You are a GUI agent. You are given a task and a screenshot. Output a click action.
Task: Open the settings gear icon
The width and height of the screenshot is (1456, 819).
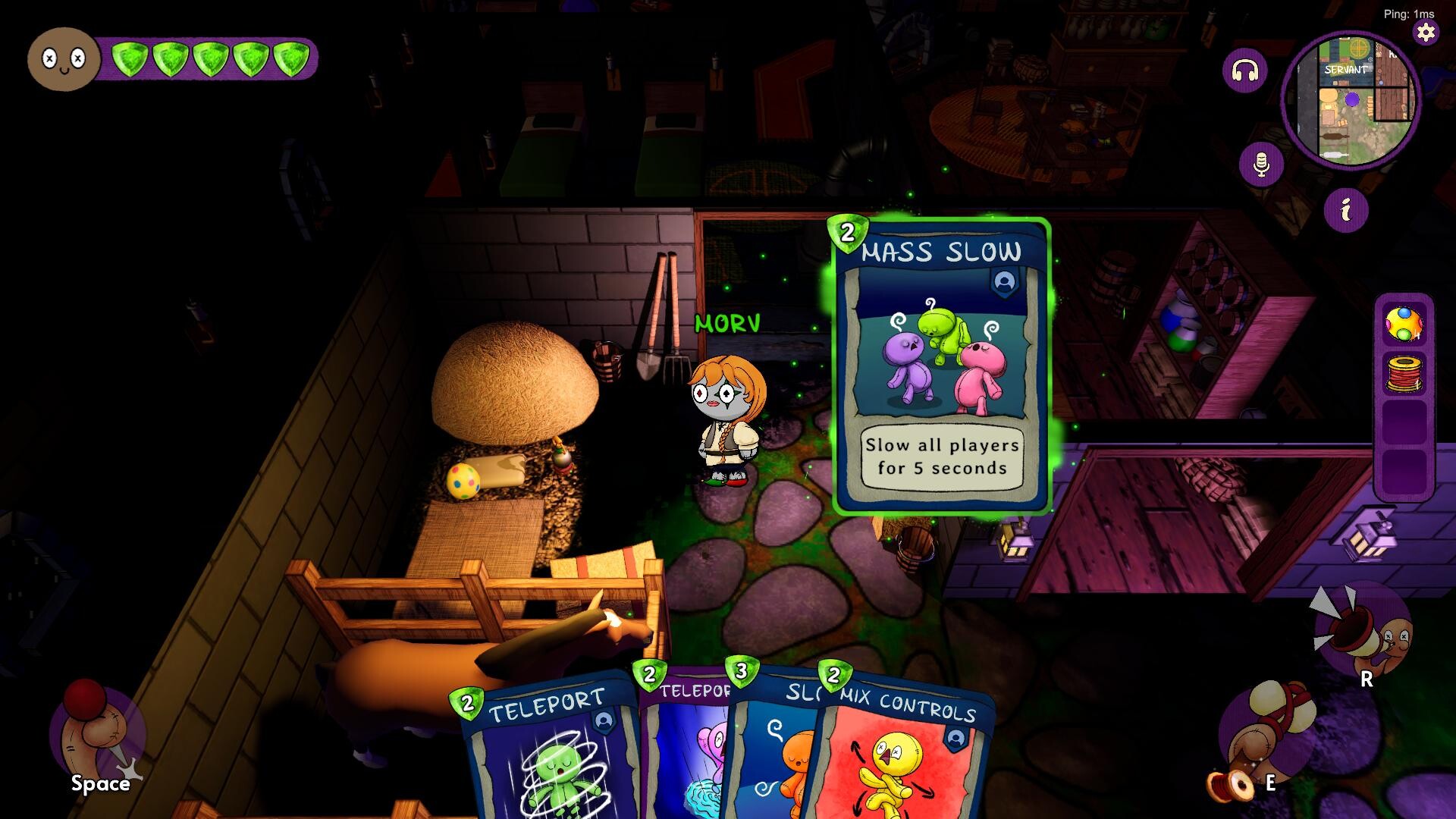1426,32
